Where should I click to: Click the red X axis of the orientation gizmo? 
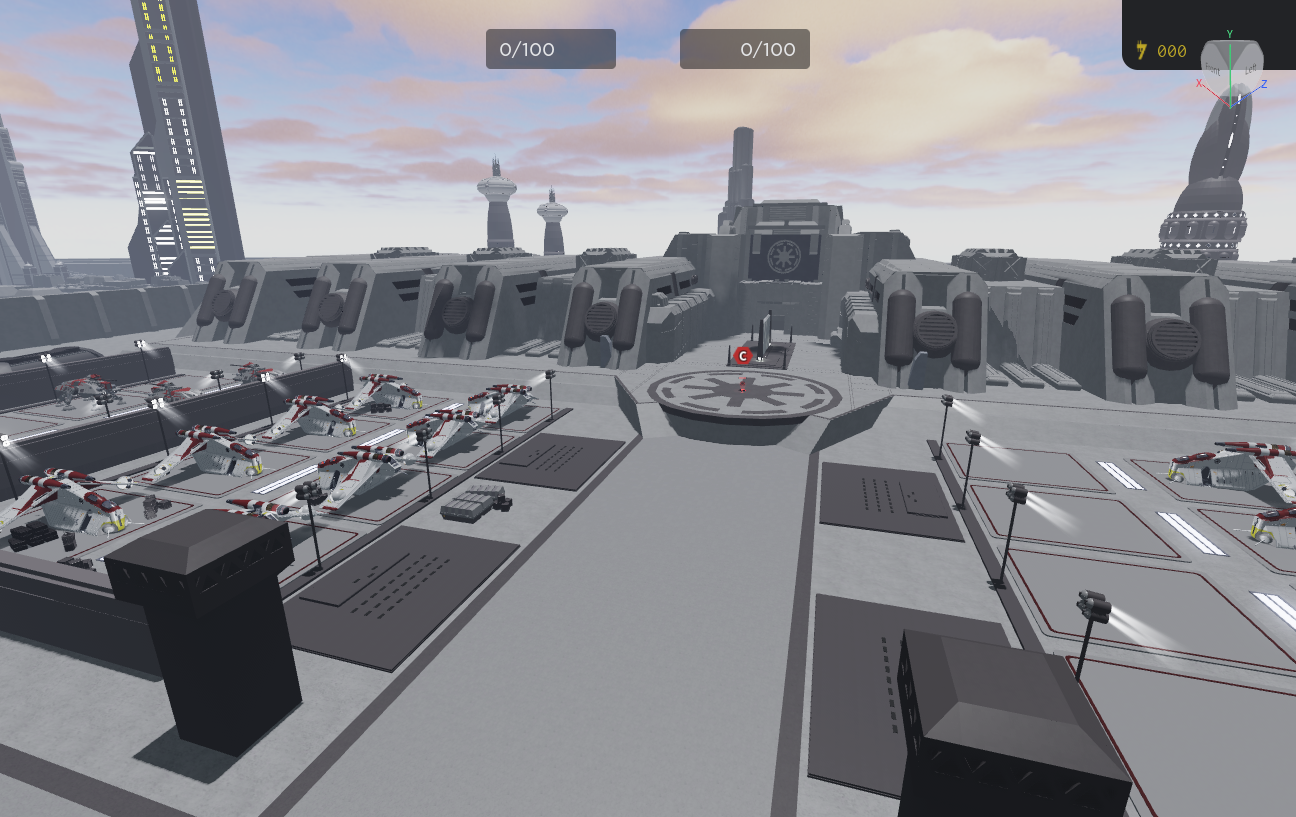pos(1199,82)
